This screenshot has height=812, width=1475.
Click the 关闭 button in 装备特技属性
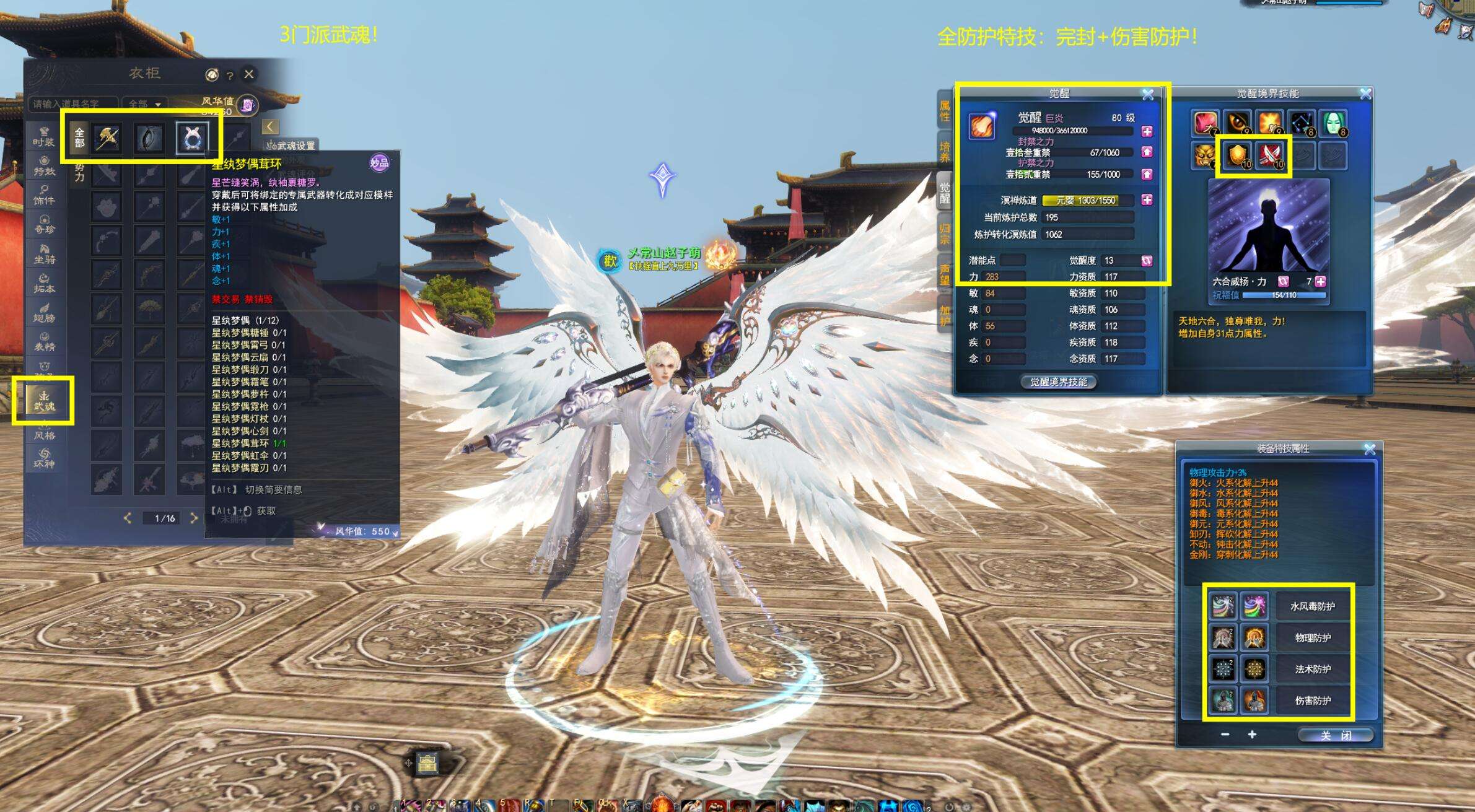coord(1335,735)
